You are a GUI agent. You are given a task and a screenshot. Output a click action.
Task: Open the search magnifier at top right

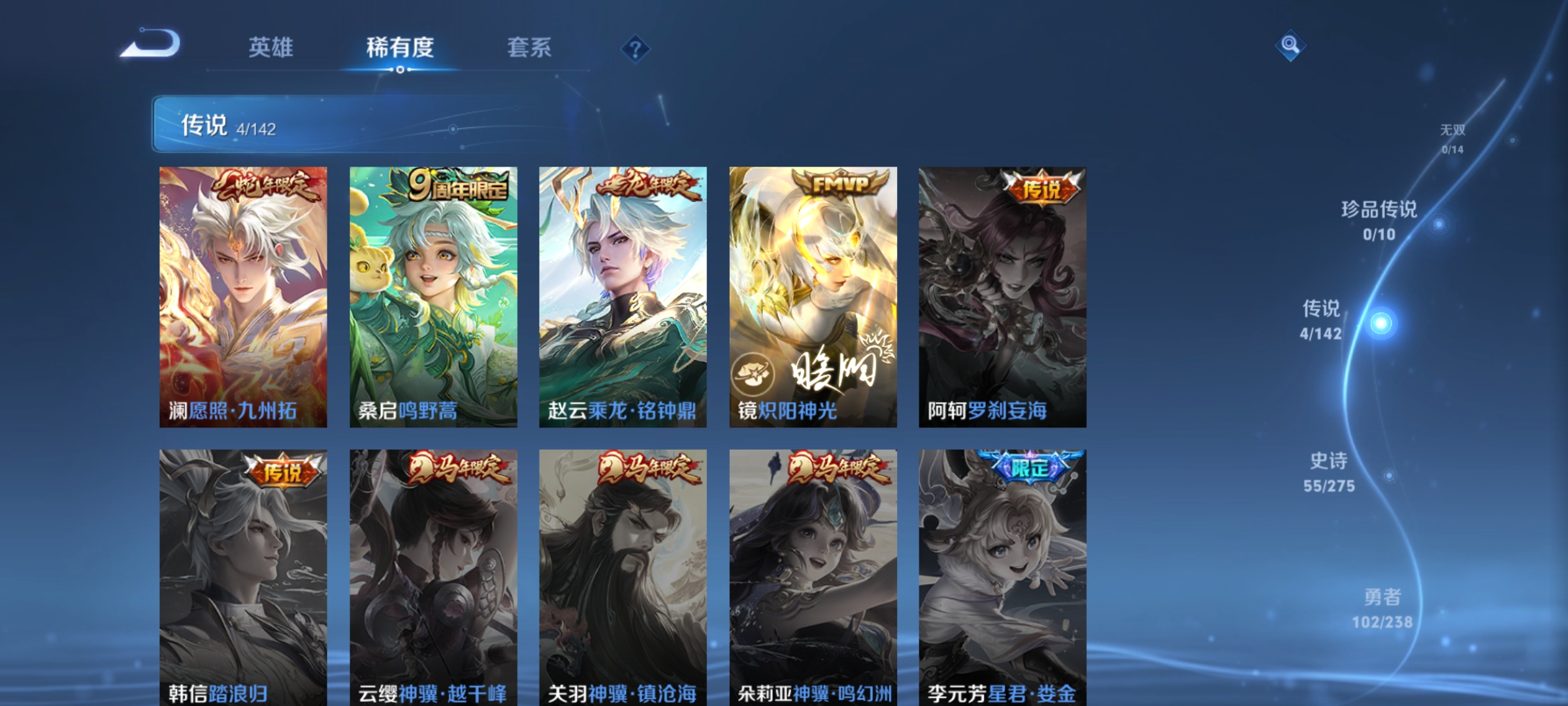(1290, 44)
